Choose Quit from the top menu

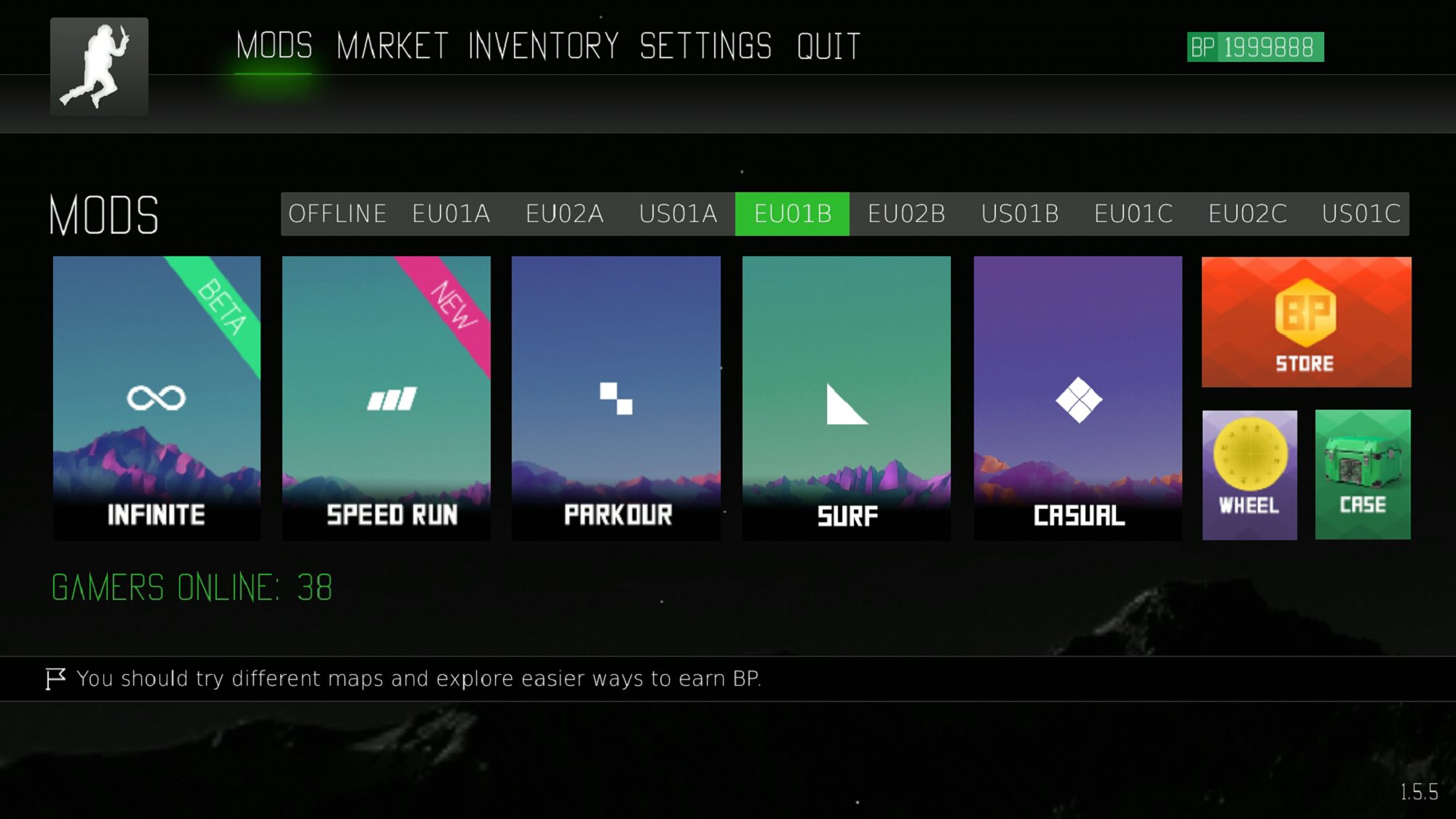tap(828, 47)
